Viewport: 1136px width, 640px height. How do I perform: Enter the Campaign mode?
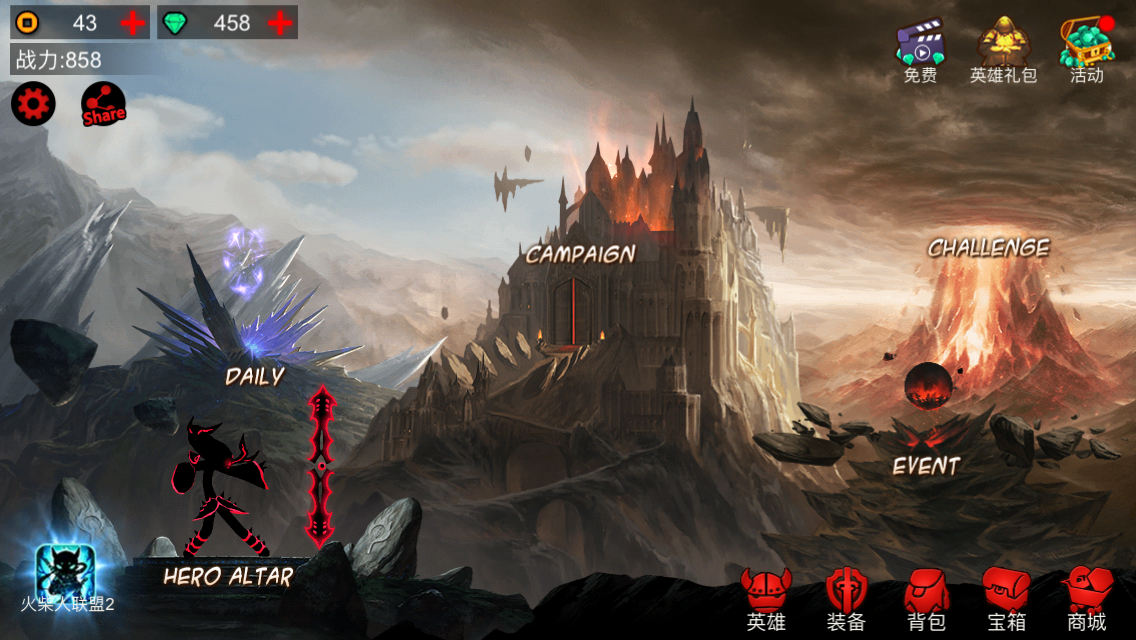coord(581,254)
